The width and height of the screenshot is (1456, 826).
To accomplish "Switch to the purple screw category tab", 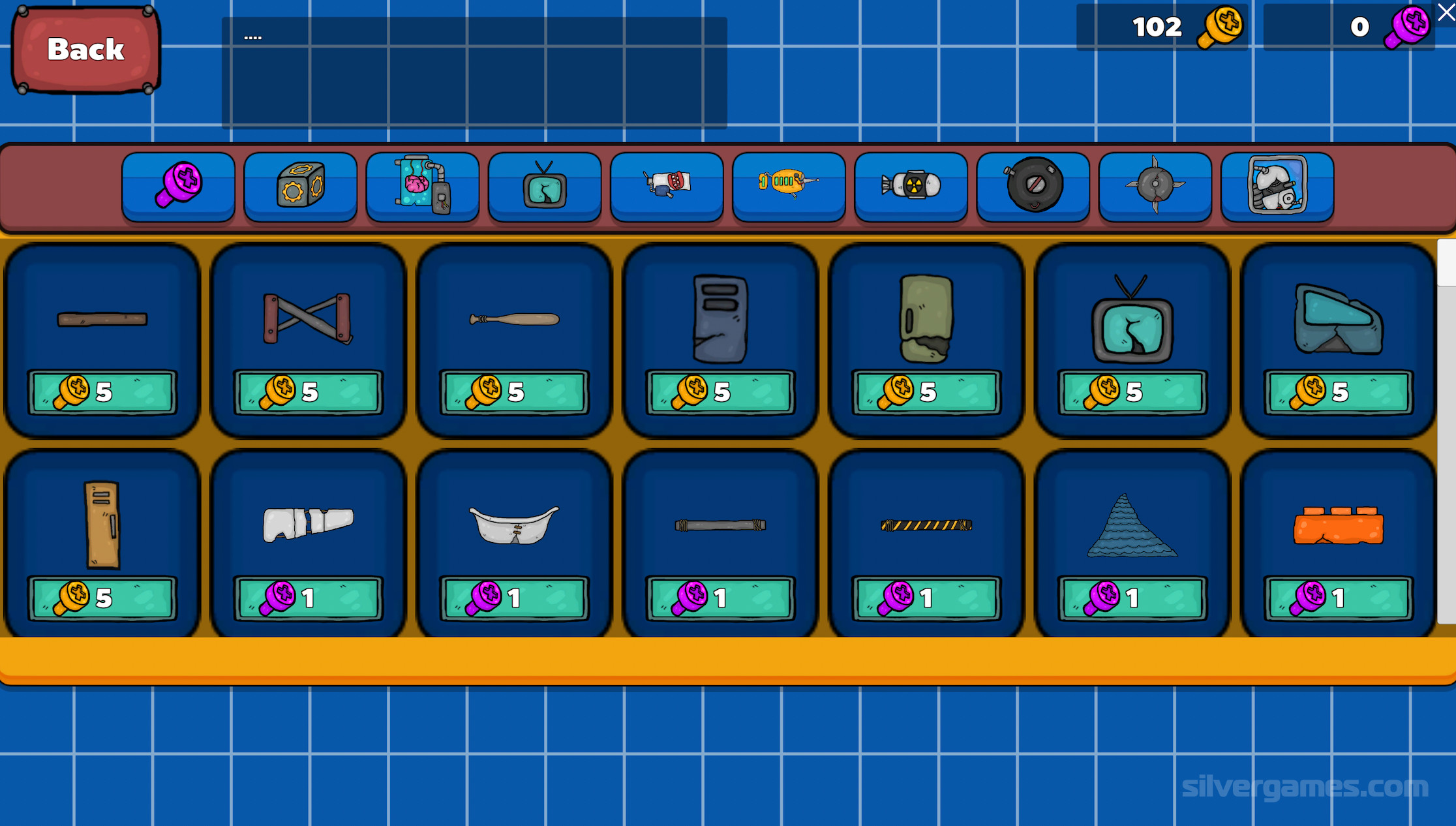I will coord(178,187).
